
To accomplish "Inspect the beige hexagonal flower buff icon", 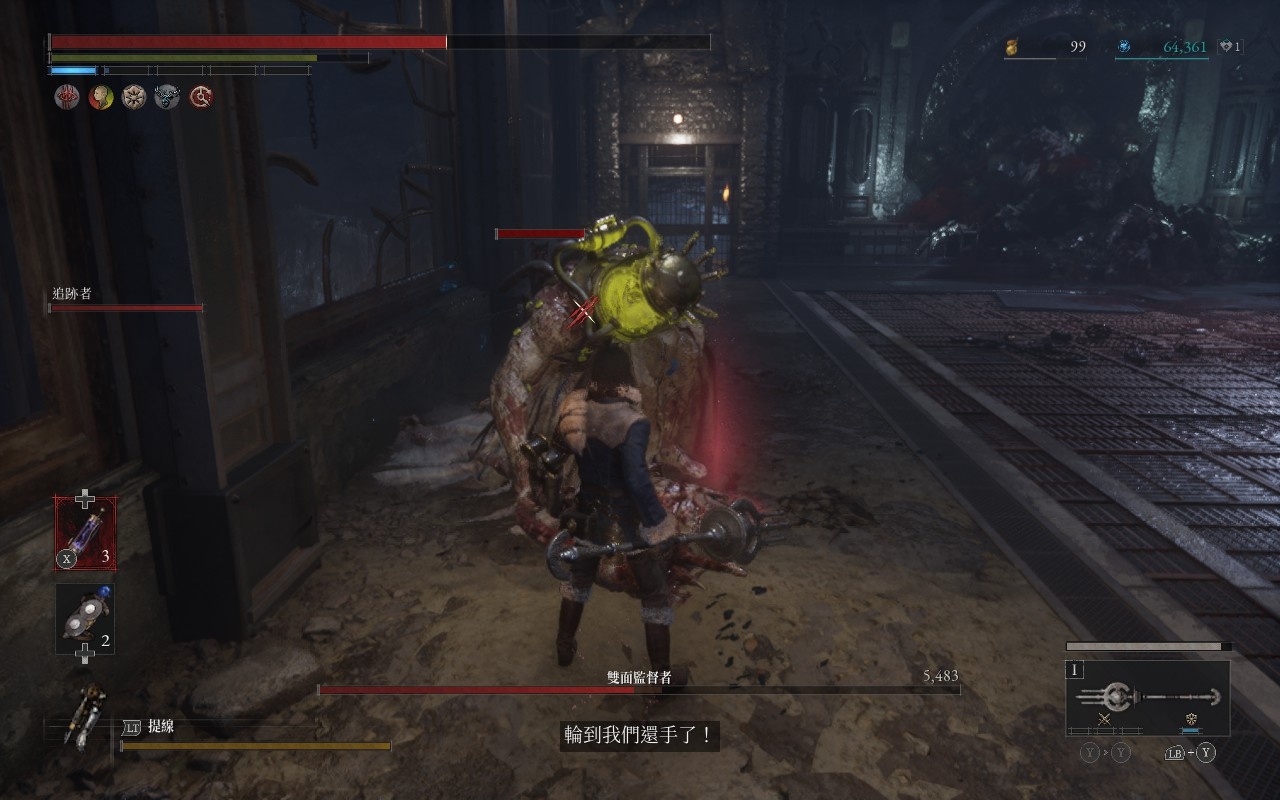I will 133,97.
